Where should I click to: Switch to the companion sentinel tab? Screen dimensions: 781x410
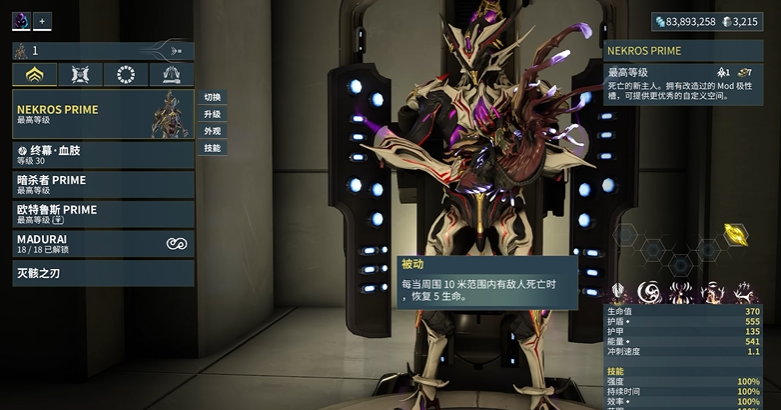[x=80, y=74]
